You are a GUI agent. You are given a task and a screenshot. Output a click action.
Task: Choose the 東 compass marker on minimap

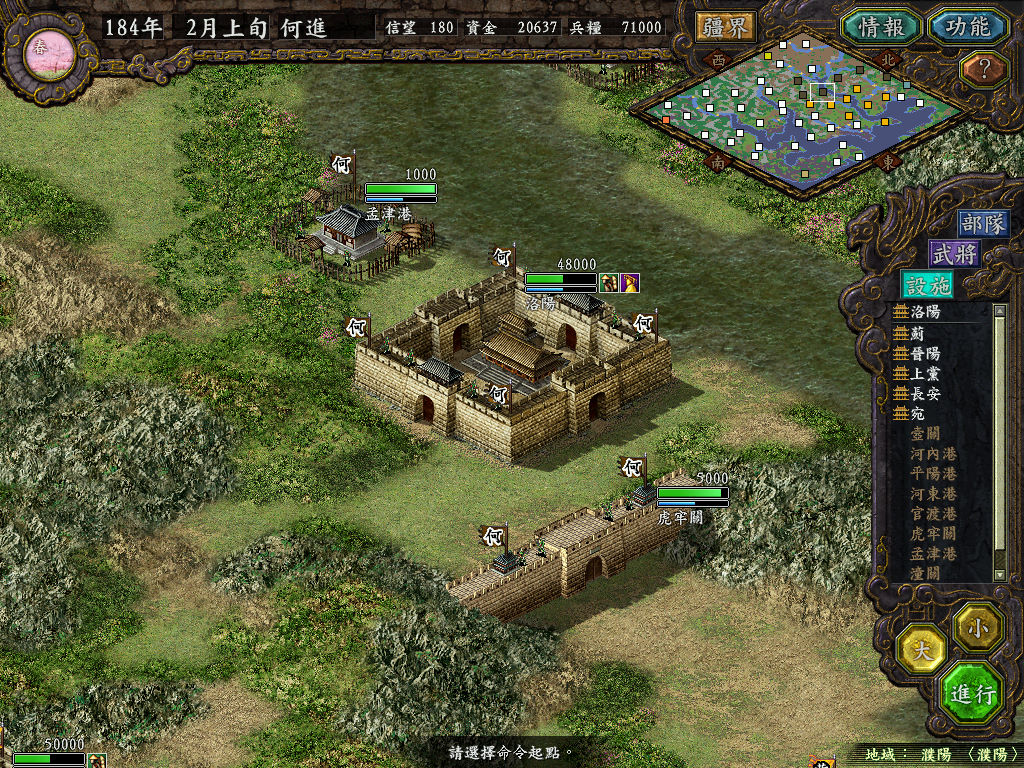pyautogui.click(x=888, y=161)
